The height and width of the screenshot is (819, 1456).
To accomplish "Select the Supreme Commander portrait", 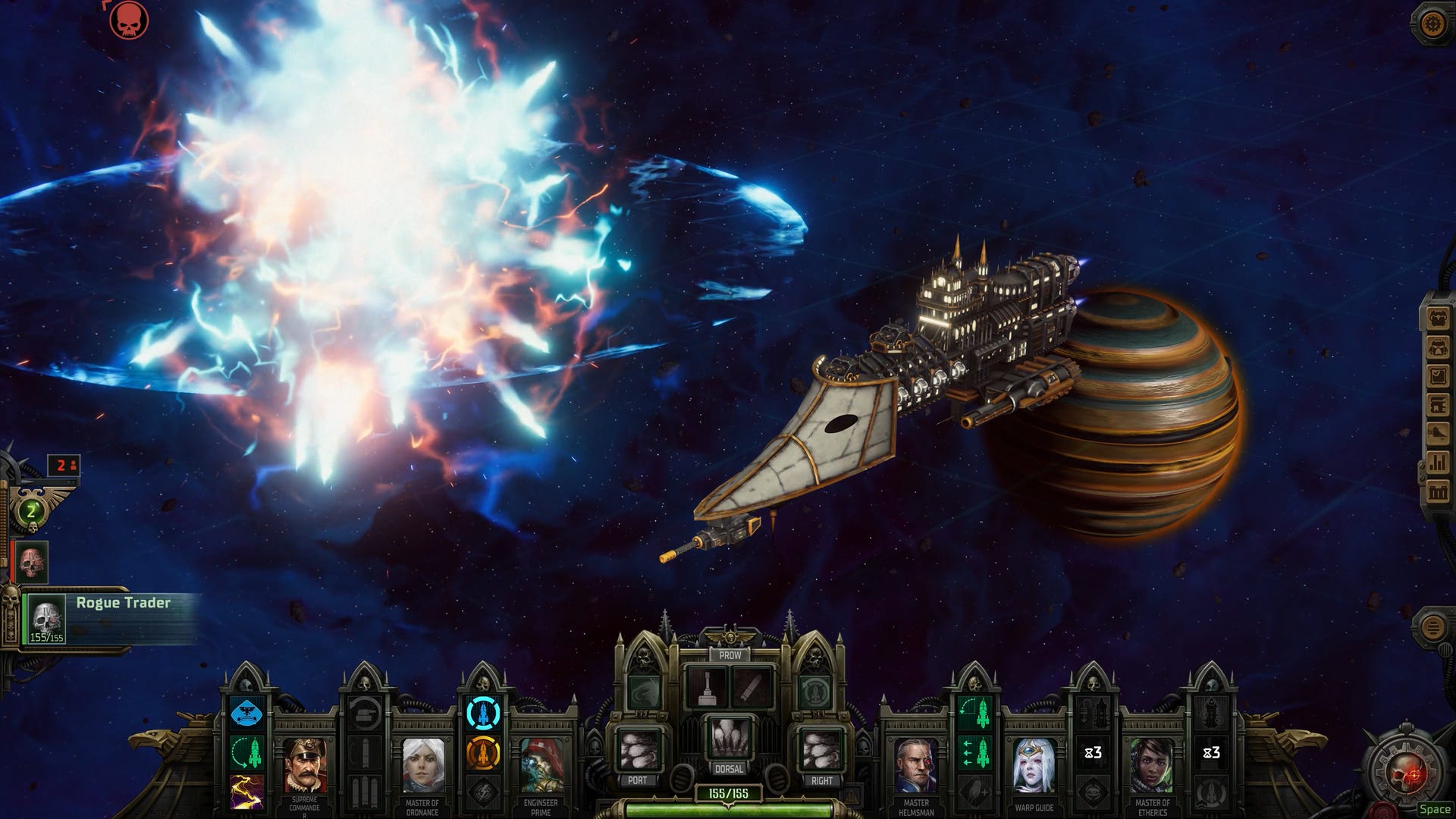I will (x=305, y=764).
